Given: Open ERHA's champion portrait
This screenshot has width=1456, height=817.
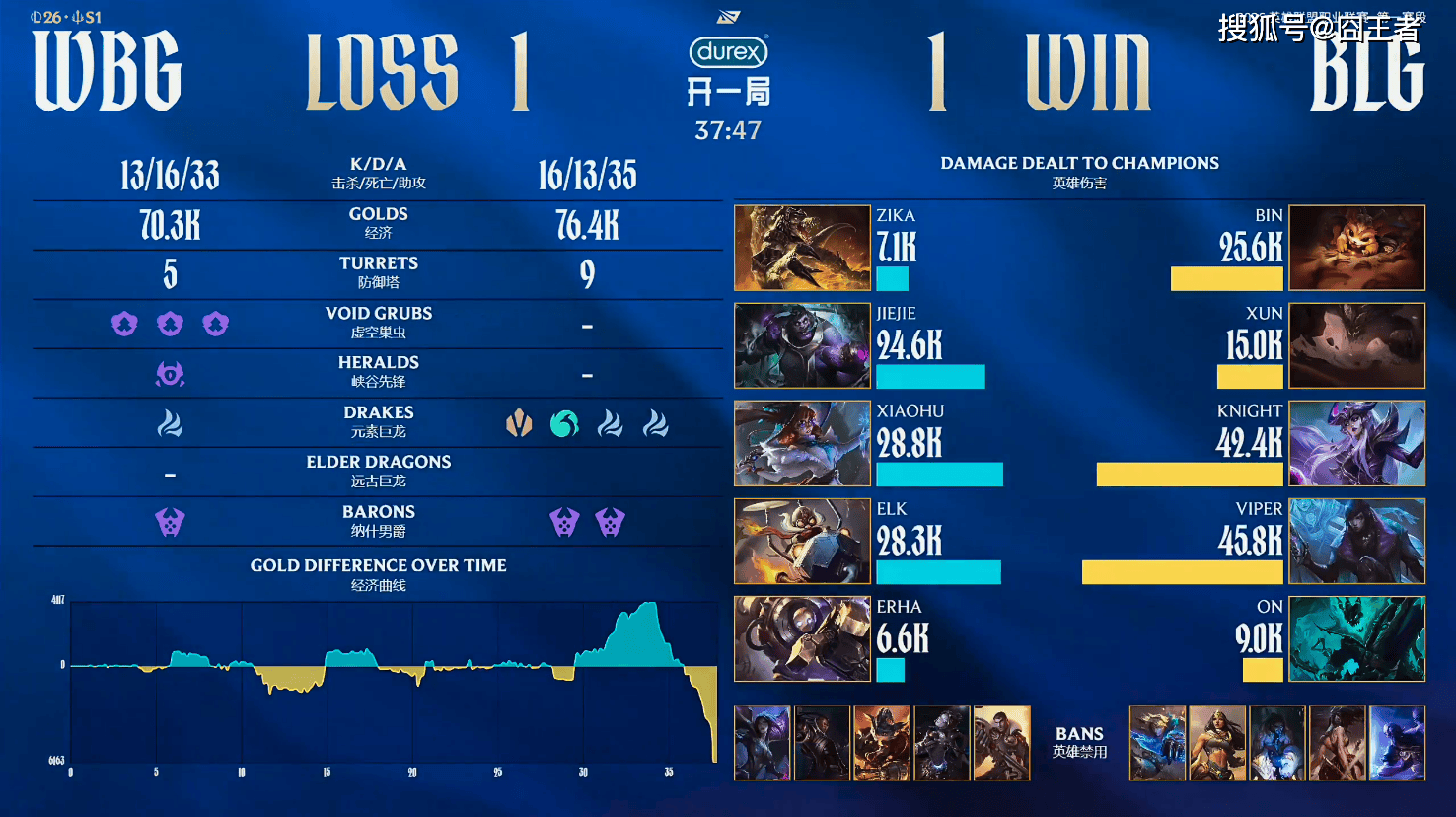Looking at the screenshot, I should click(x=802, y=638).
